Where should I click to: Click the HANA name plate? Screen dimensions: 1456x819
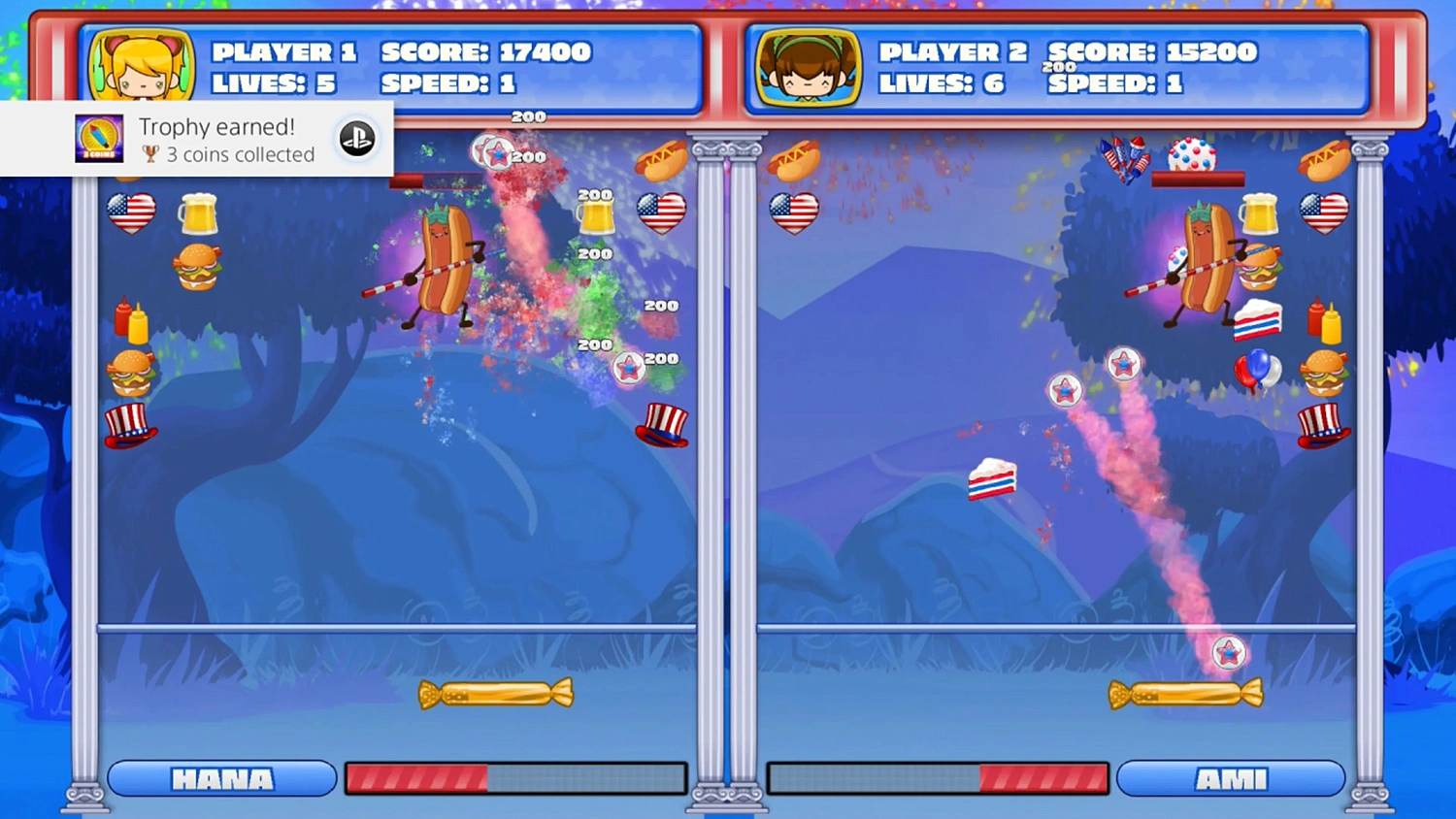[x=221, y=778]
